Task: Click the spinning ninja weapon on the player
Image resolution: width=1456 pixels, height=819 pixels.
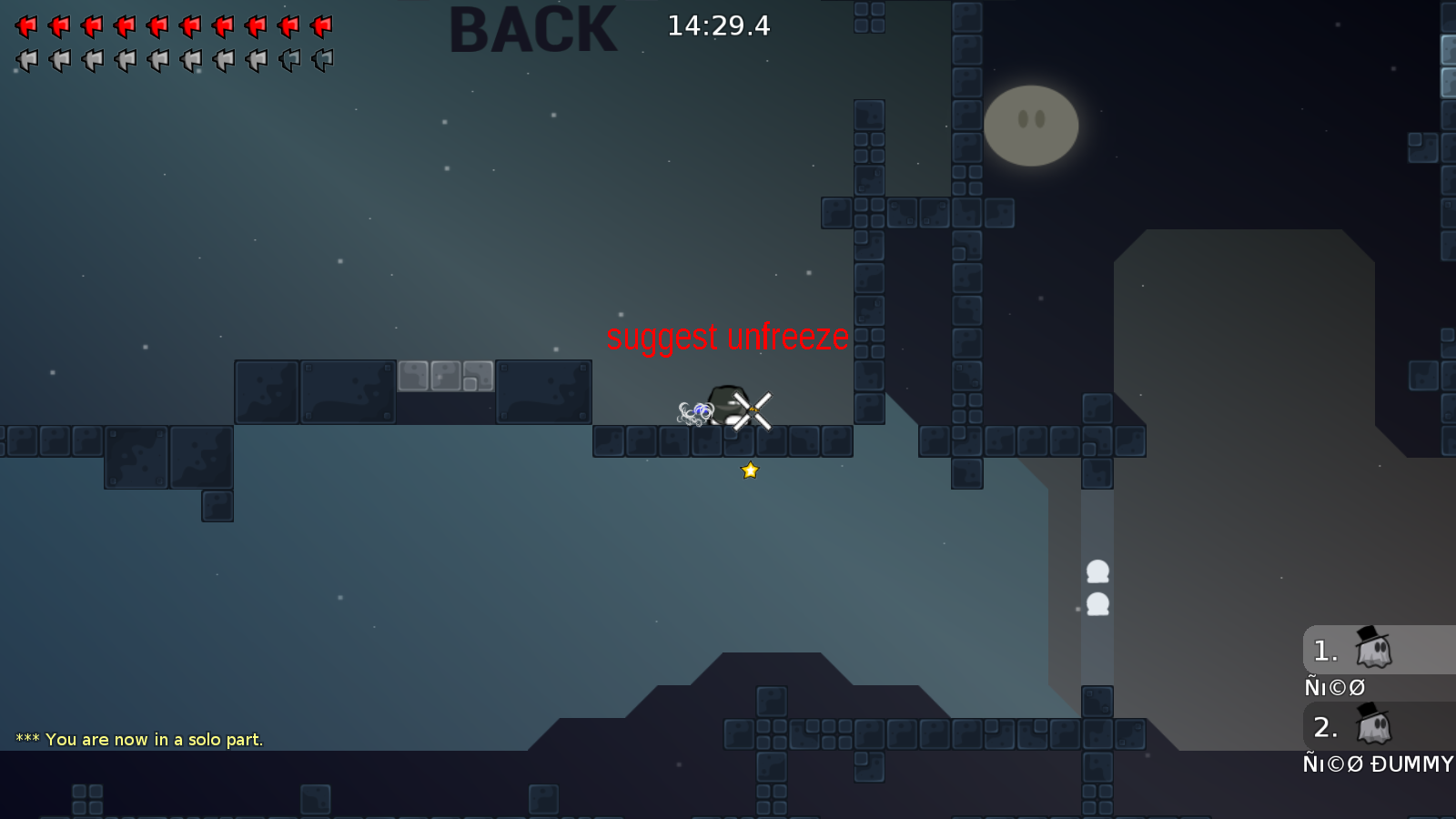Action: tap(753, 410)
